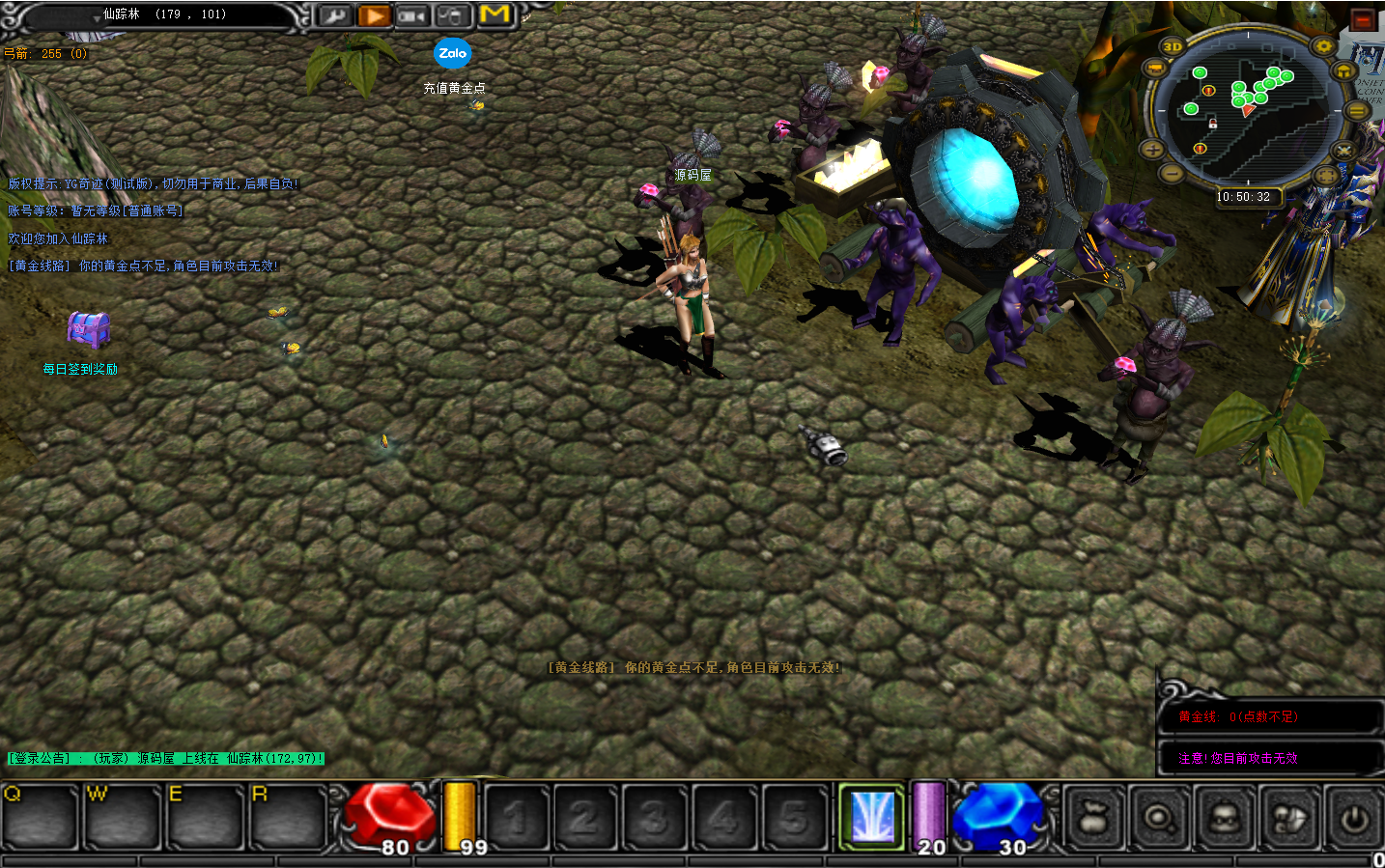Open the character figure button
The image size is (1385, 868).
pyautogui.click(x=1223, y=819)
